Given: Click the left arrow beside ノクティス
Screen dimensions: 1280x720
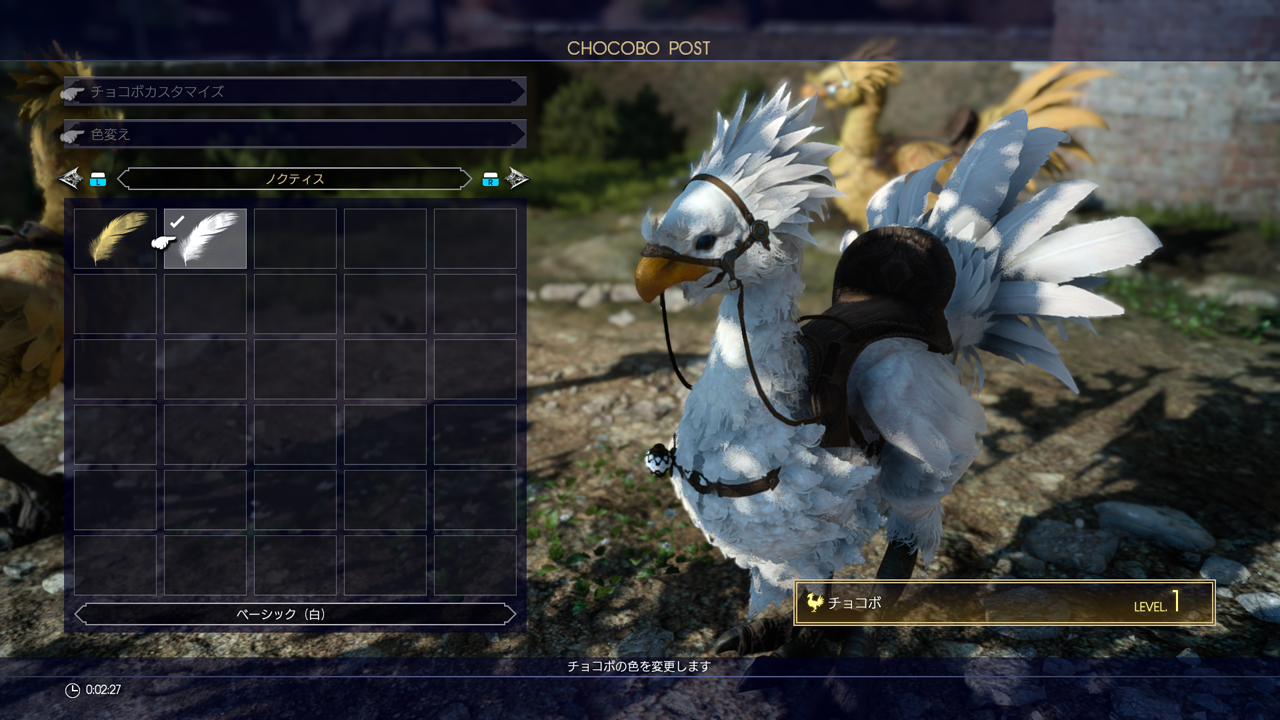Looking at the screenshot, I should coord(70,179).
